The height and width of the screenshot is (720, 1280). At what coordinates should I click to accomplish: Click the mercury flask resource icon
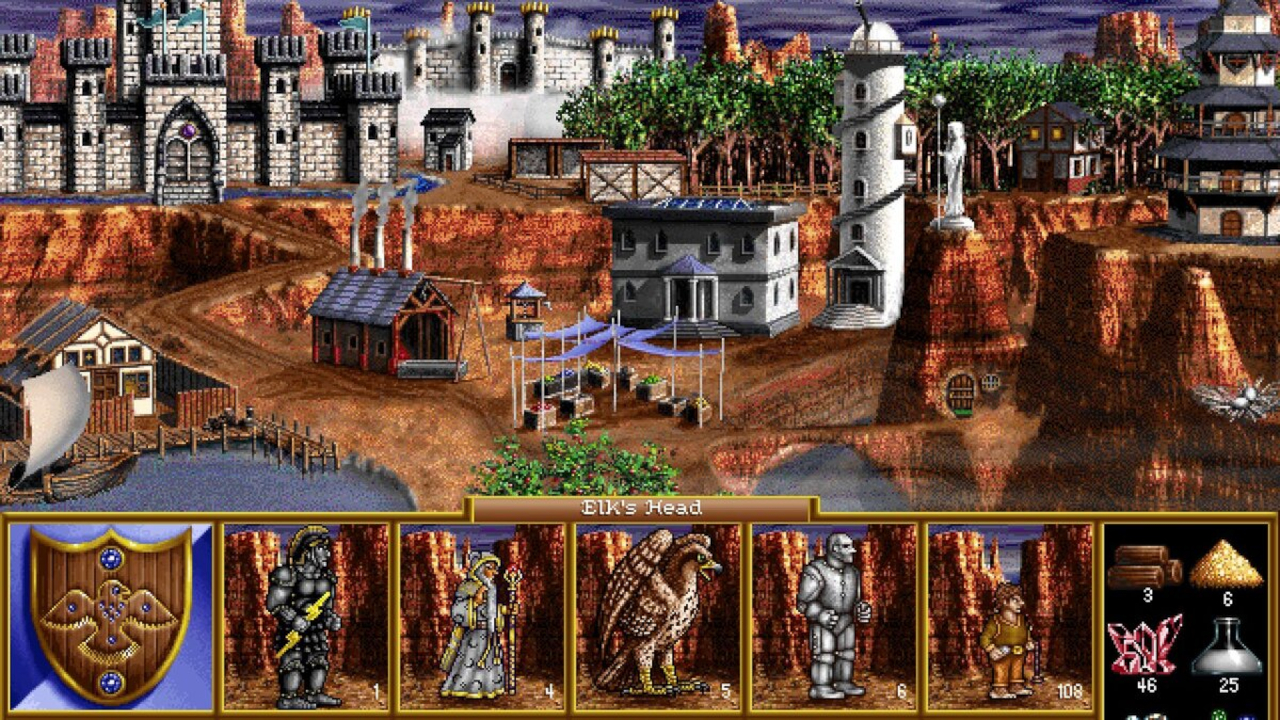click(x=1228, y=650)
